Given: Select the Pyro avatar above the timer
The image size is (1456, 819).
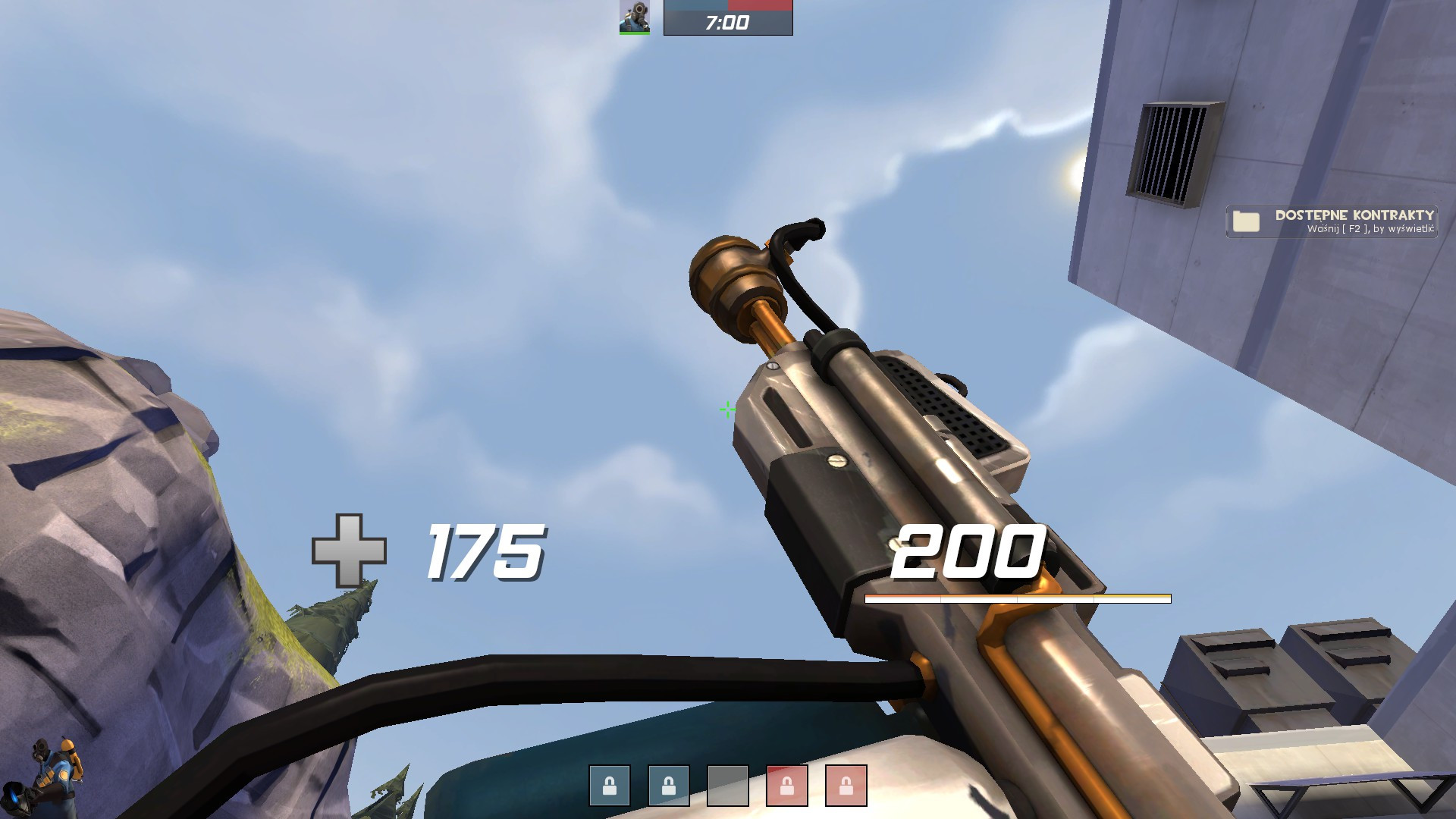Looking at the screenshot, I should [x=635, y=17].
